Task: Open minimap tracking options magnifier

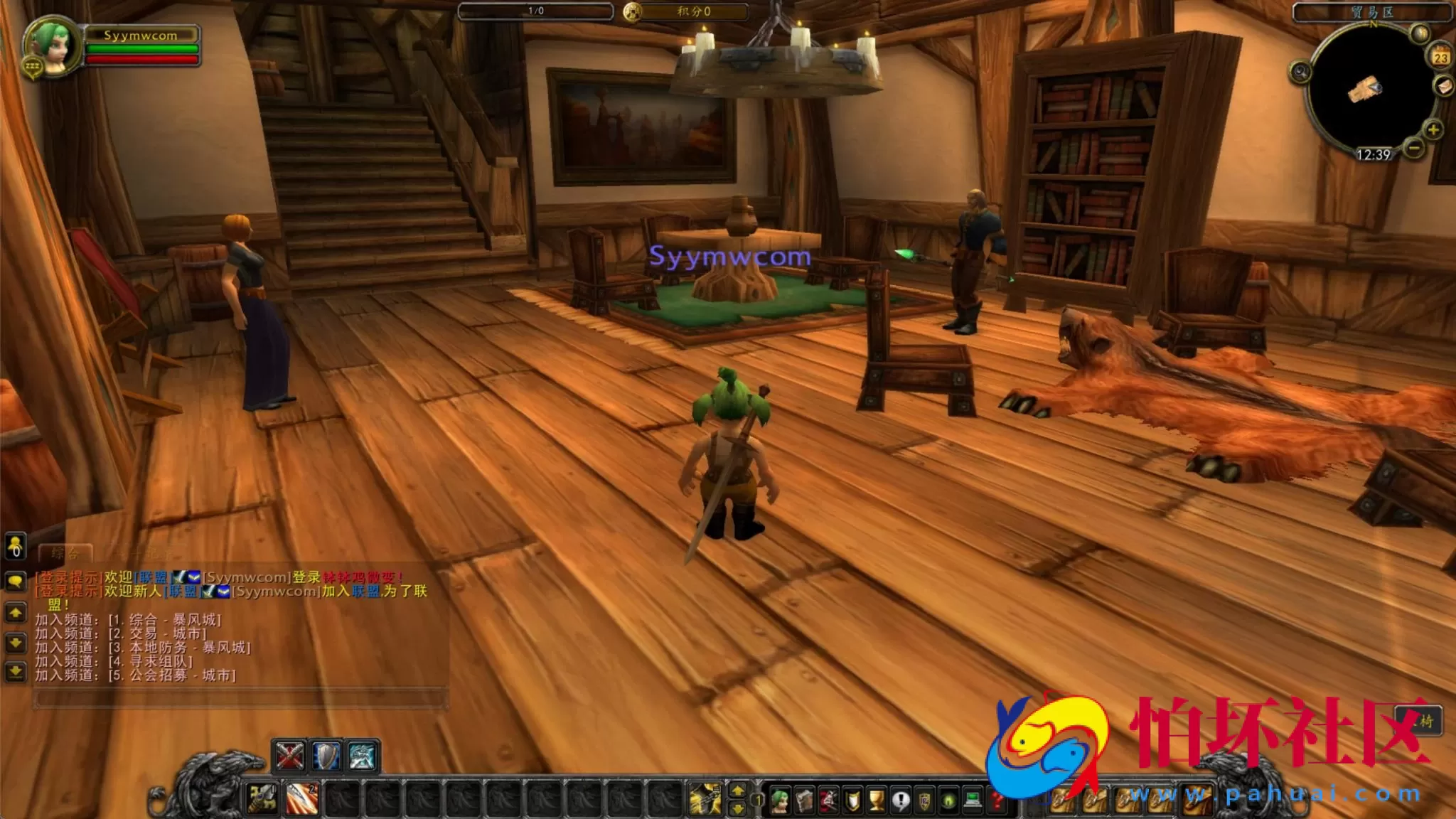Action: click(1300, 71)
